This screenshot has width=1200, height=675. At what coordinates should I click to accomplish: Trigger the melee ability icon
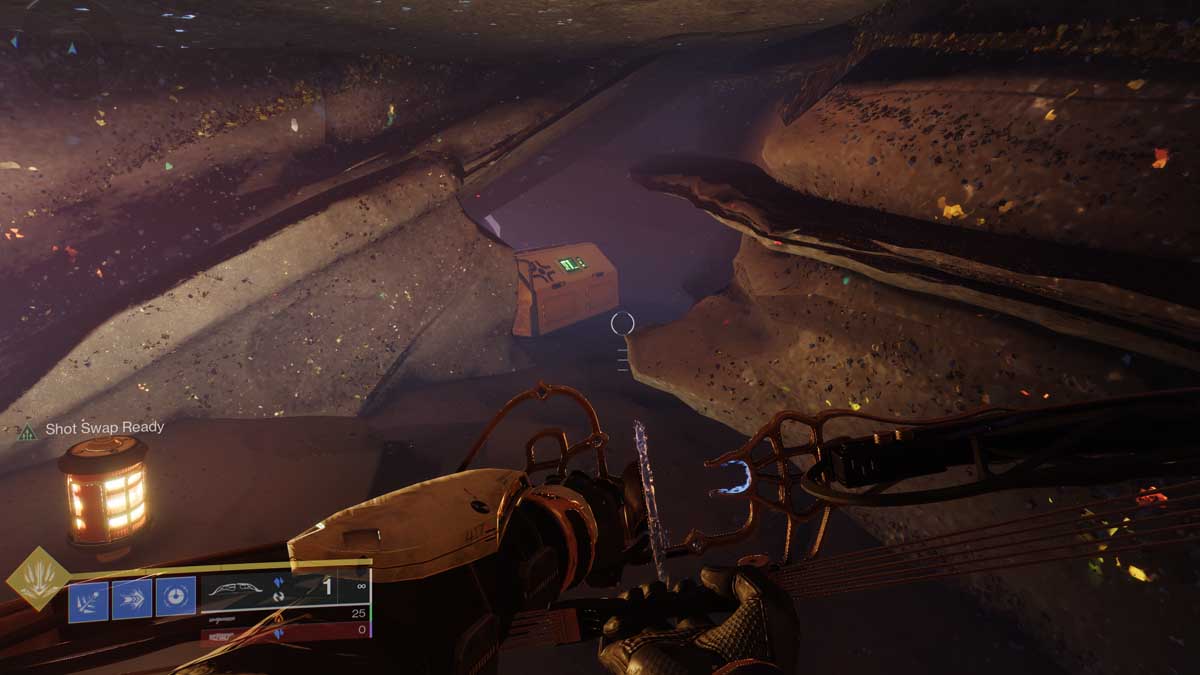tap(132, 598)
